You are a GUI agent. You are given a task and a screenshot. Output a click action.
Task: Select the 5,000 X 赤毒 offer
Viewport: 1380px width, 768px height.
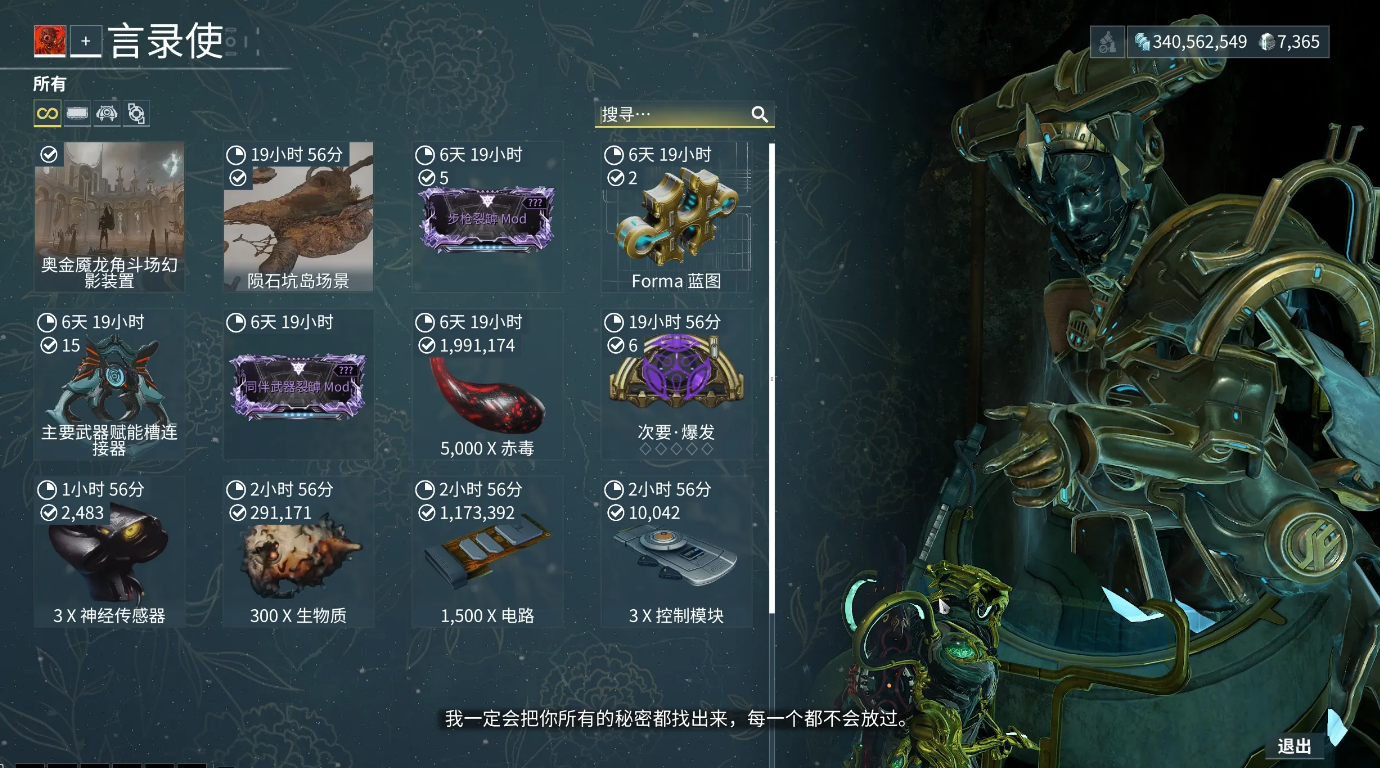point(487,384)
